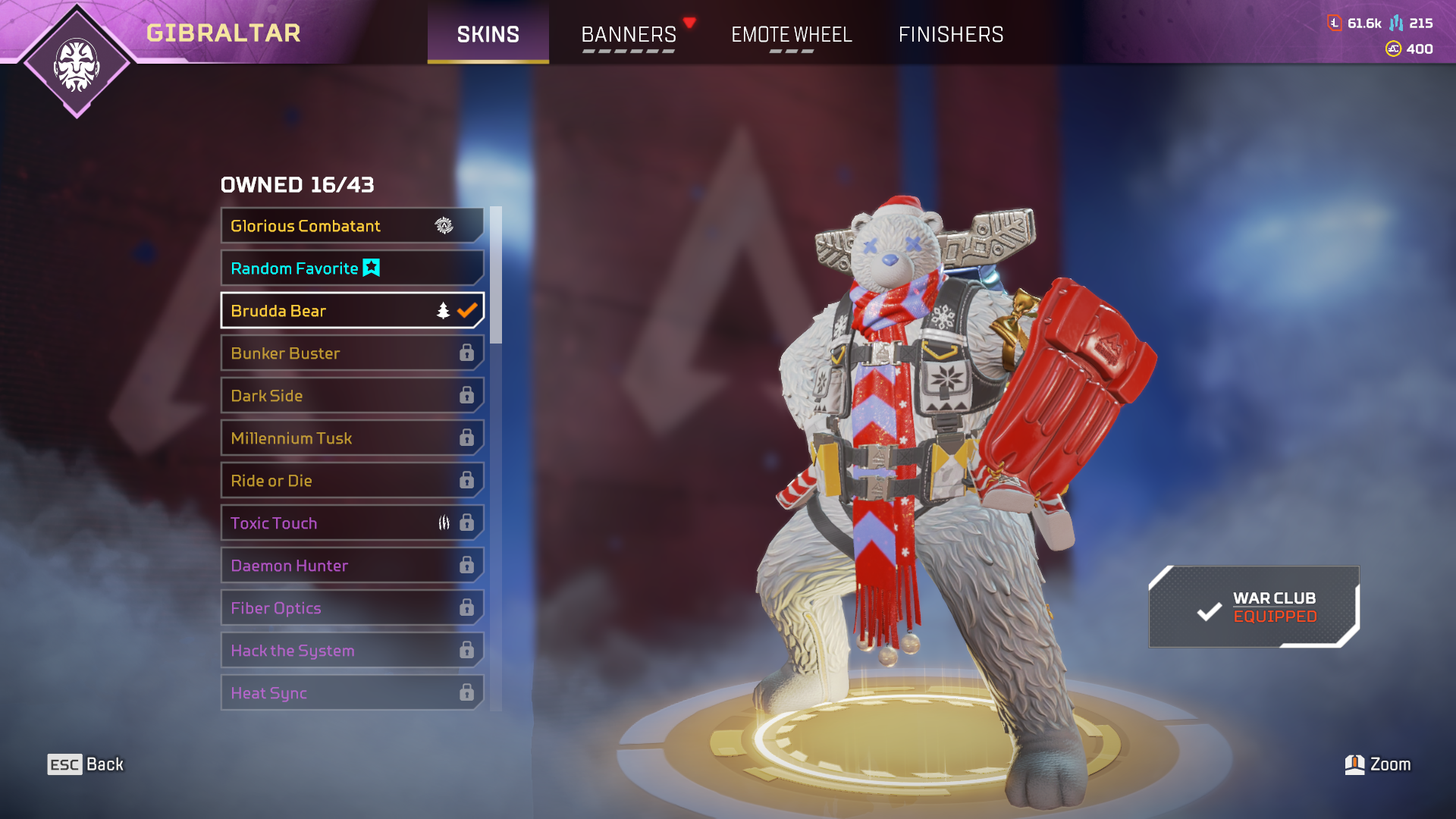Show the Finishers tab
Image resolution: width=1456 pixels, height=819 pixels.
pyautogui.click(x=951, y=34)
